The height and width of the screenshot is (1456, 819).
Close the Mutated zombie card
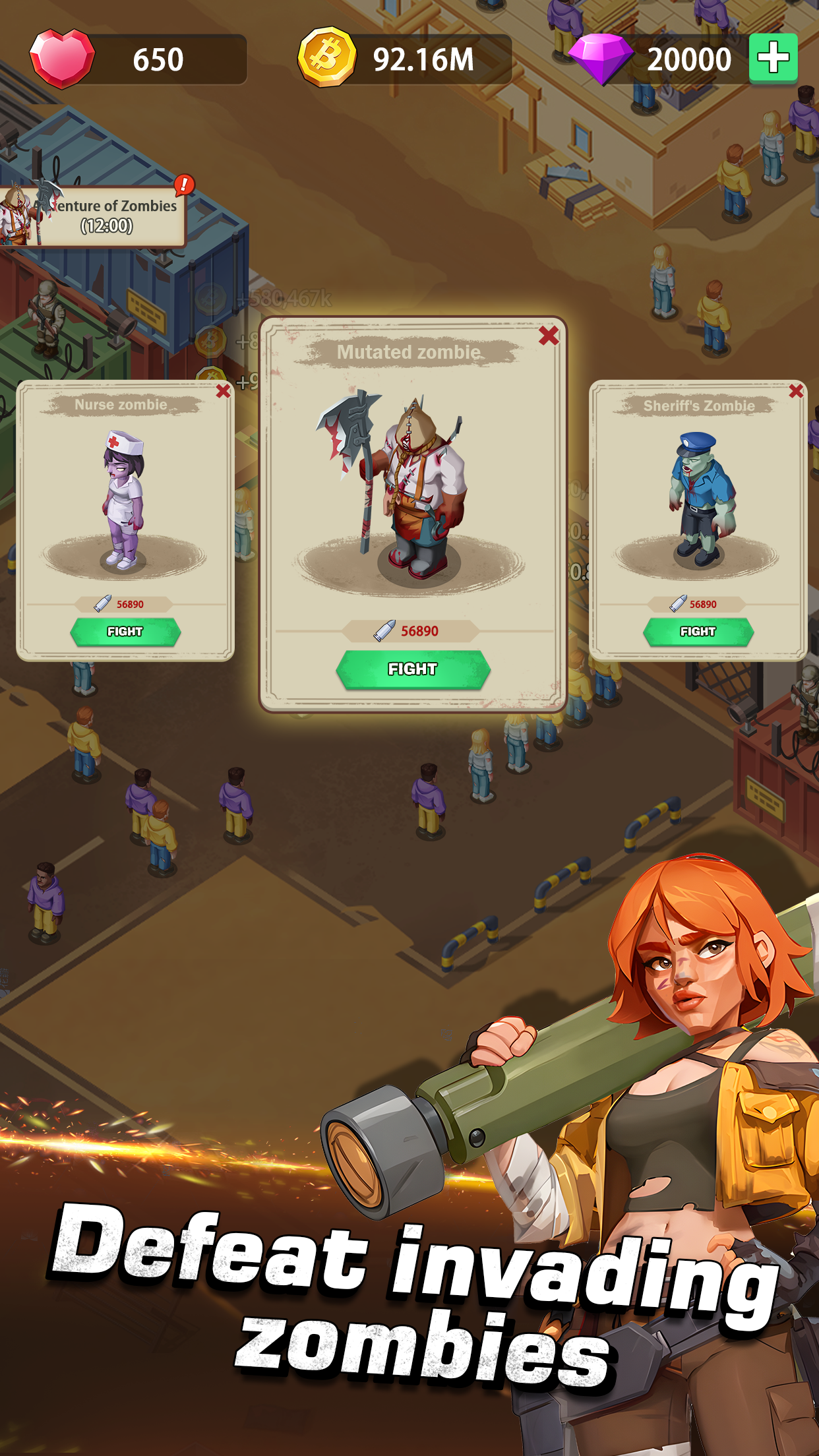(x=548, y=336)
